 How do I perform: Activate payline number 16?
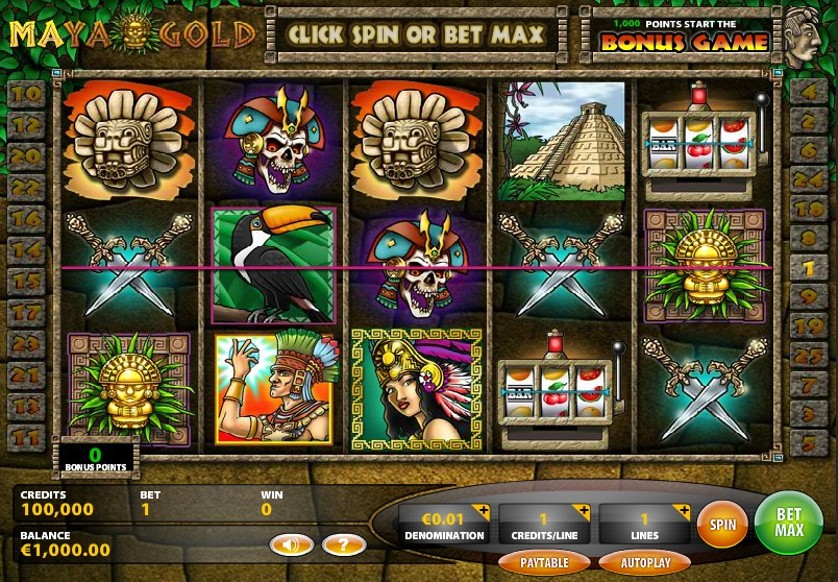pos(27,218)
